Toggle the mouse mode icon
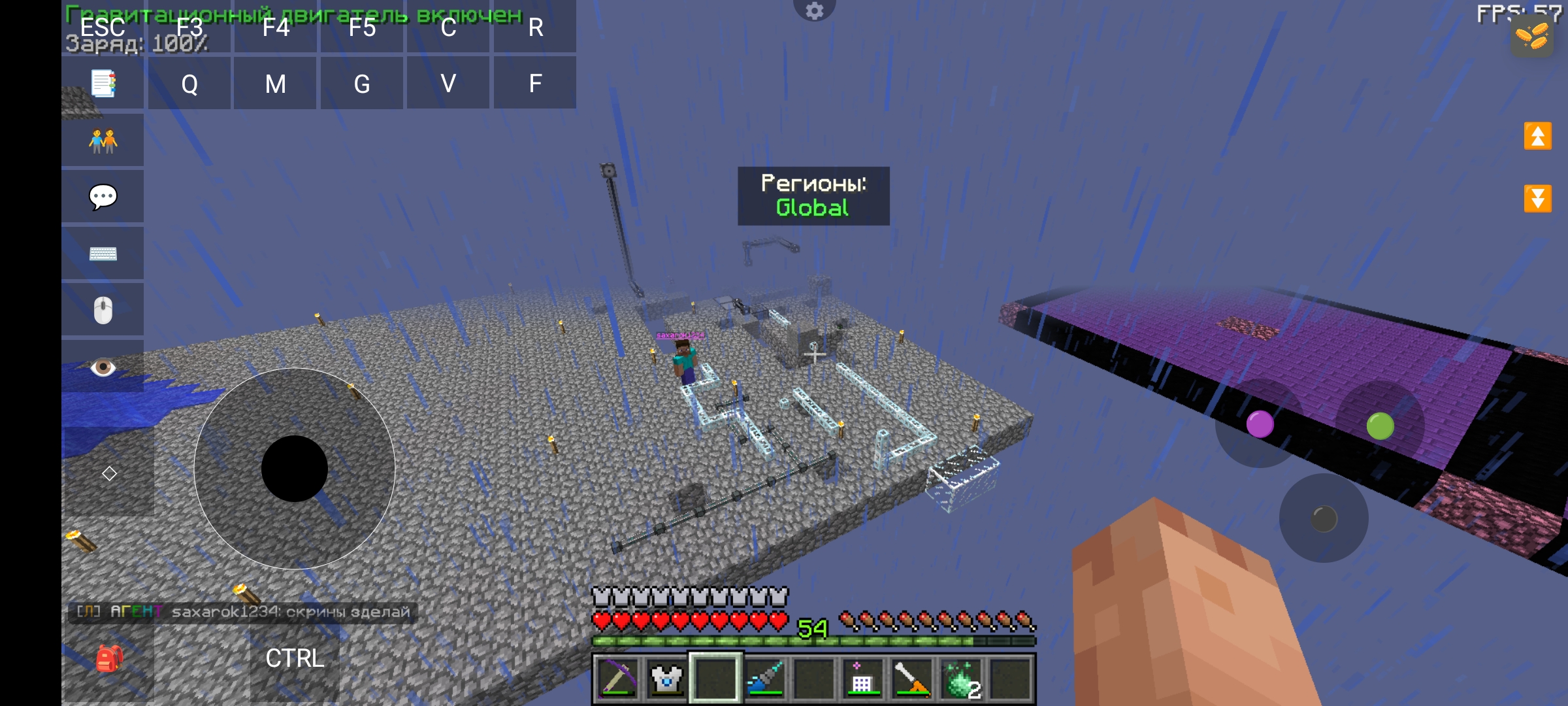1568x706 pixels. pos(103,310)
